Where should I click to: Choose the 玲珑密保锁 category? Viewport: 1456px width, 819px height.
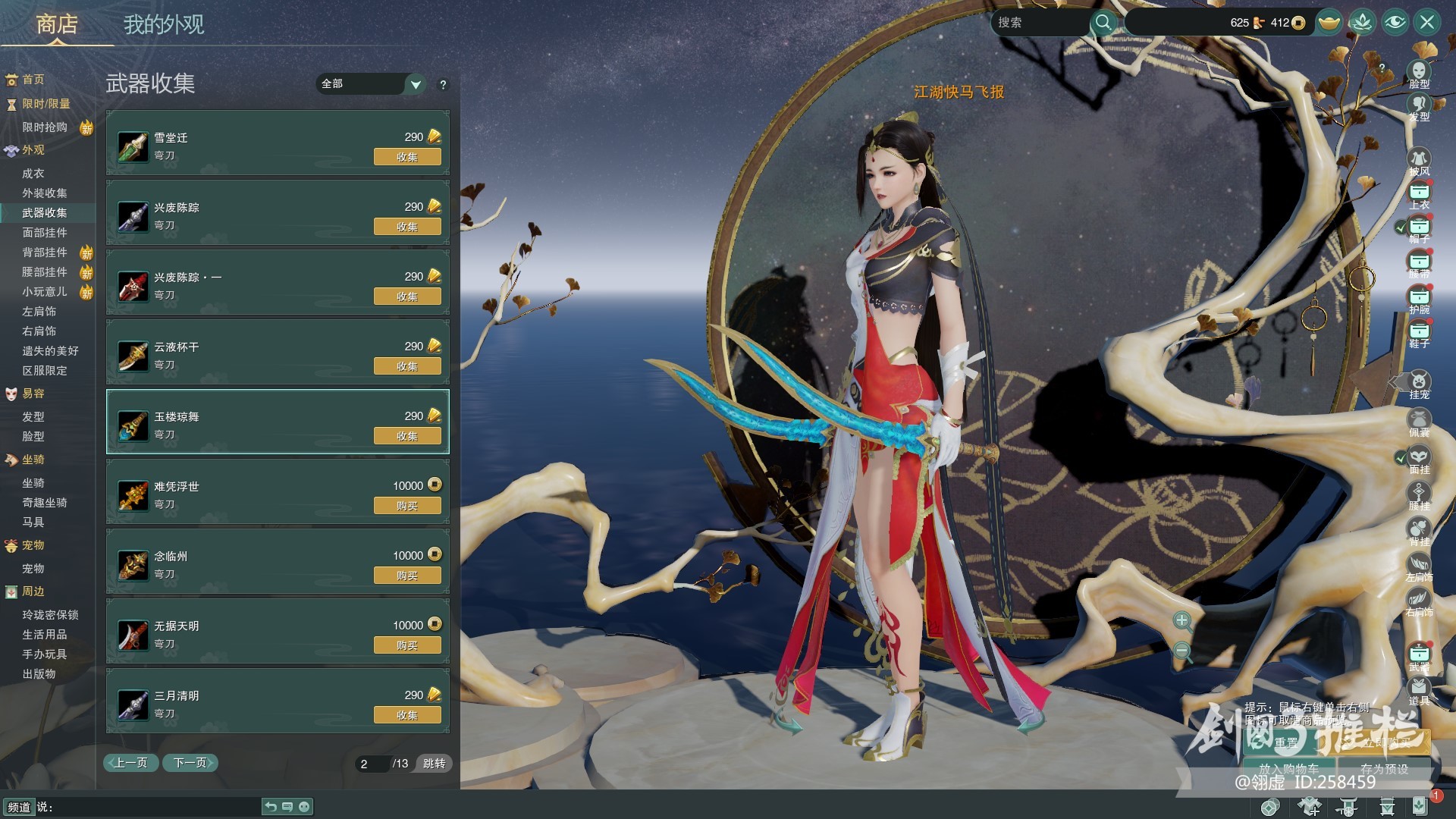click(50, 615)
